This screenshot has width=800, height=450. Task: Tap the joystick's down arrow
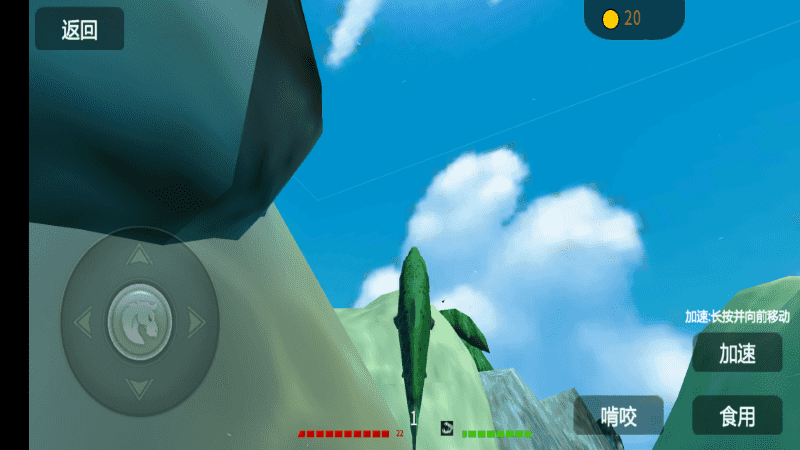click(140, 387)
